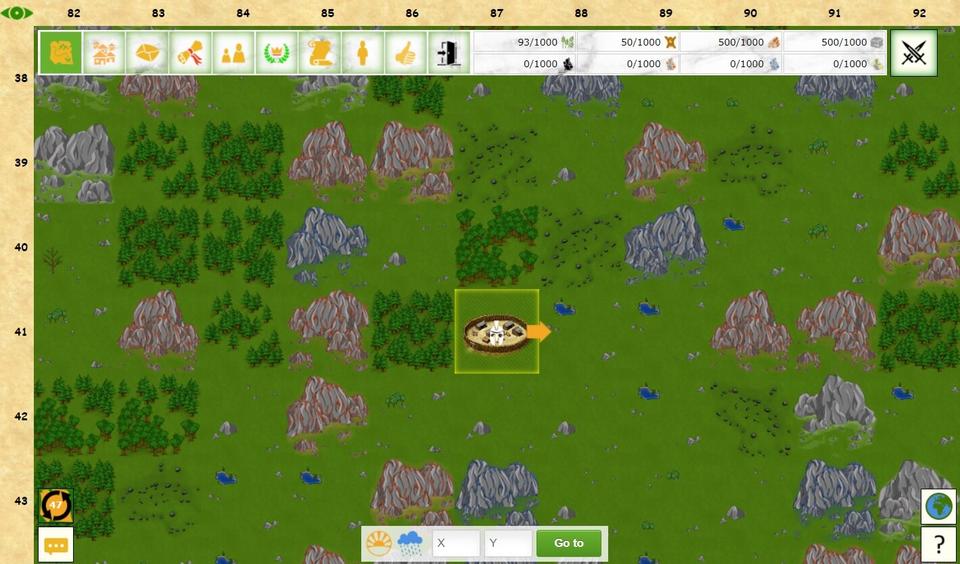Image resolution: width=960 pixels, height=564 pixels.
Task: Open the two-people icon
Action: [233, 52]
